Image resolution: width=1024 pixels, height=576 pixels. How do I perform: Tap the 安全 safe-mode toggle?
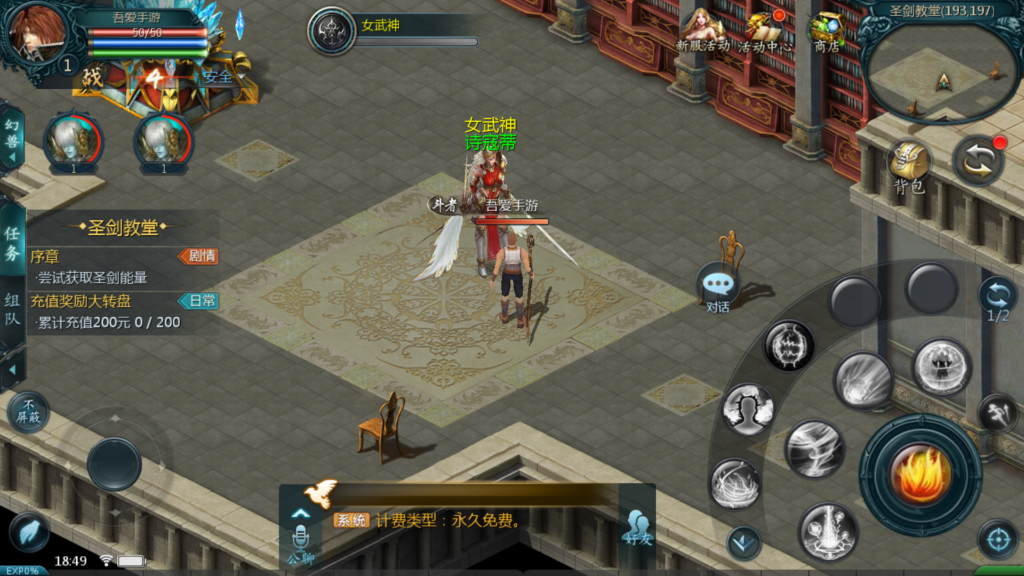click(x=217, y=76)
